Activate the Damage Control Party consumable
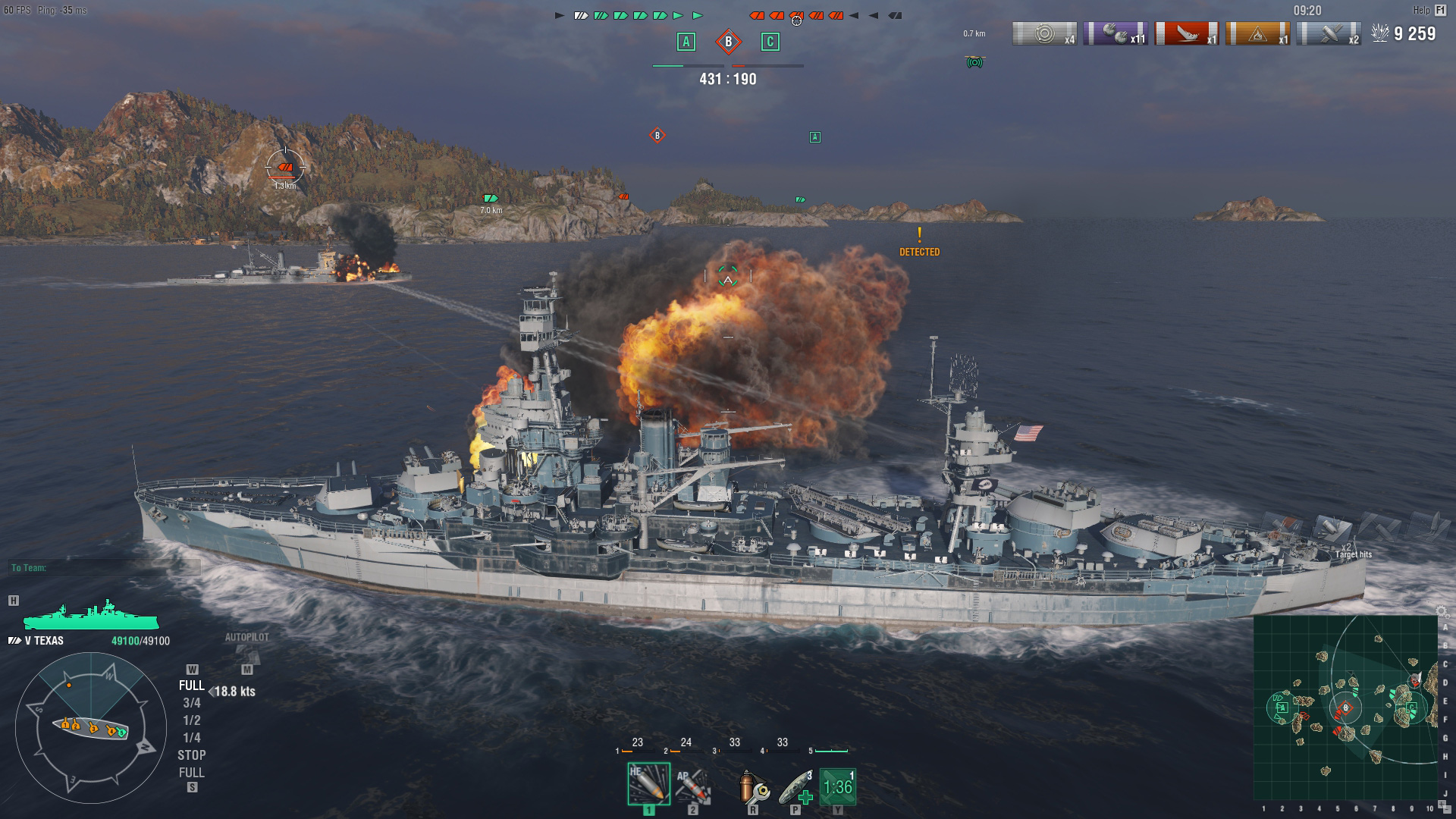The image size is (1456, 819). (x=753, y=783)
